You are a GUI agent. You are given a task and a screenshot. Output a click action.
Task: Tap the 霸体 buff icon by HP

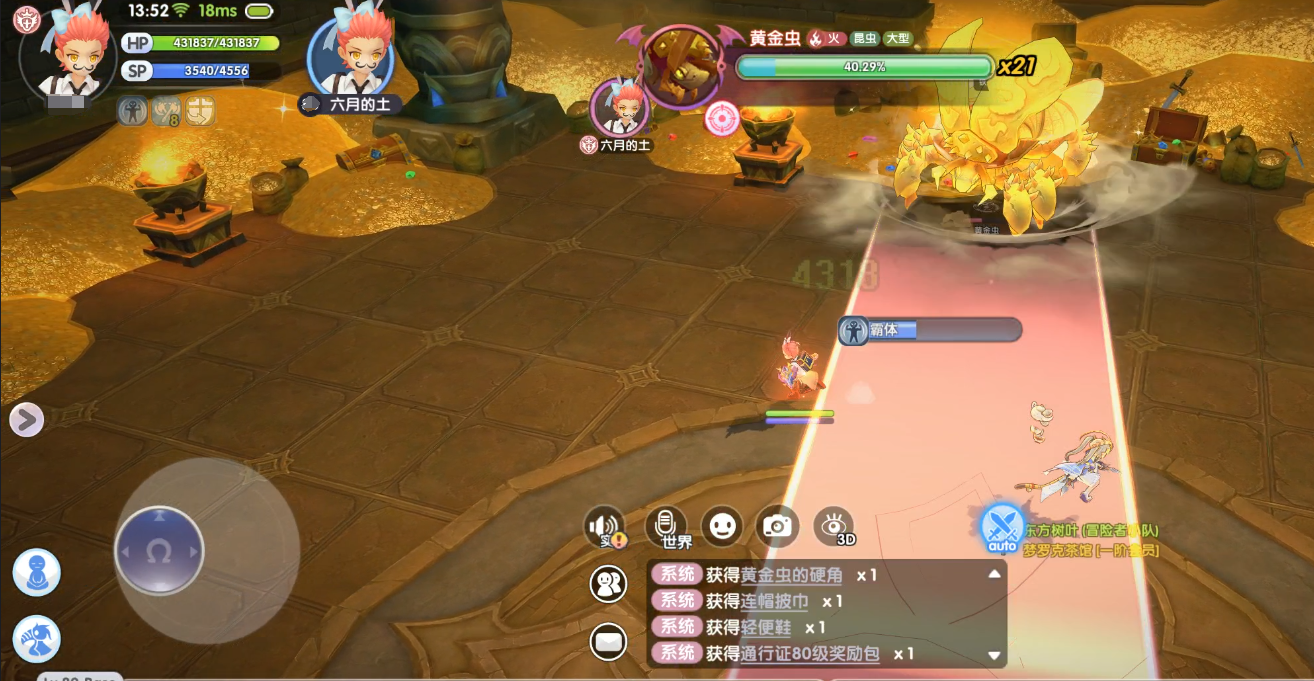pos(132,111)
